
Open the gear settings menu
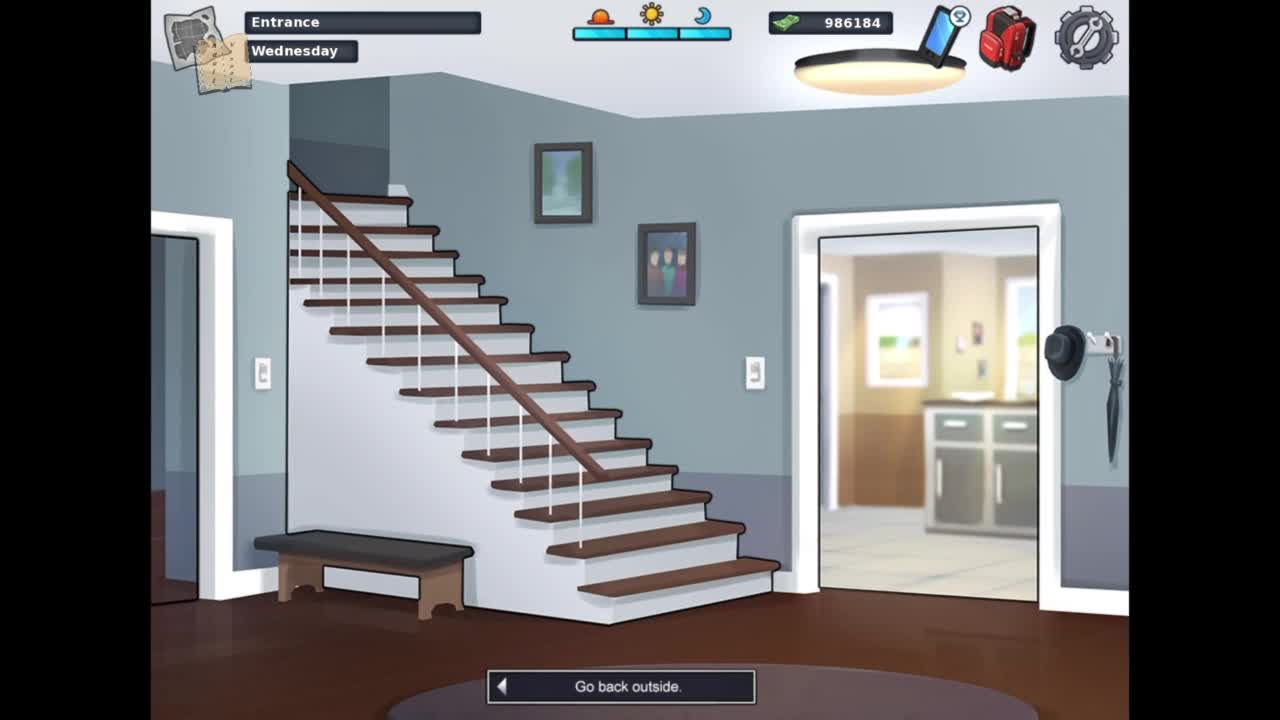1086,38
